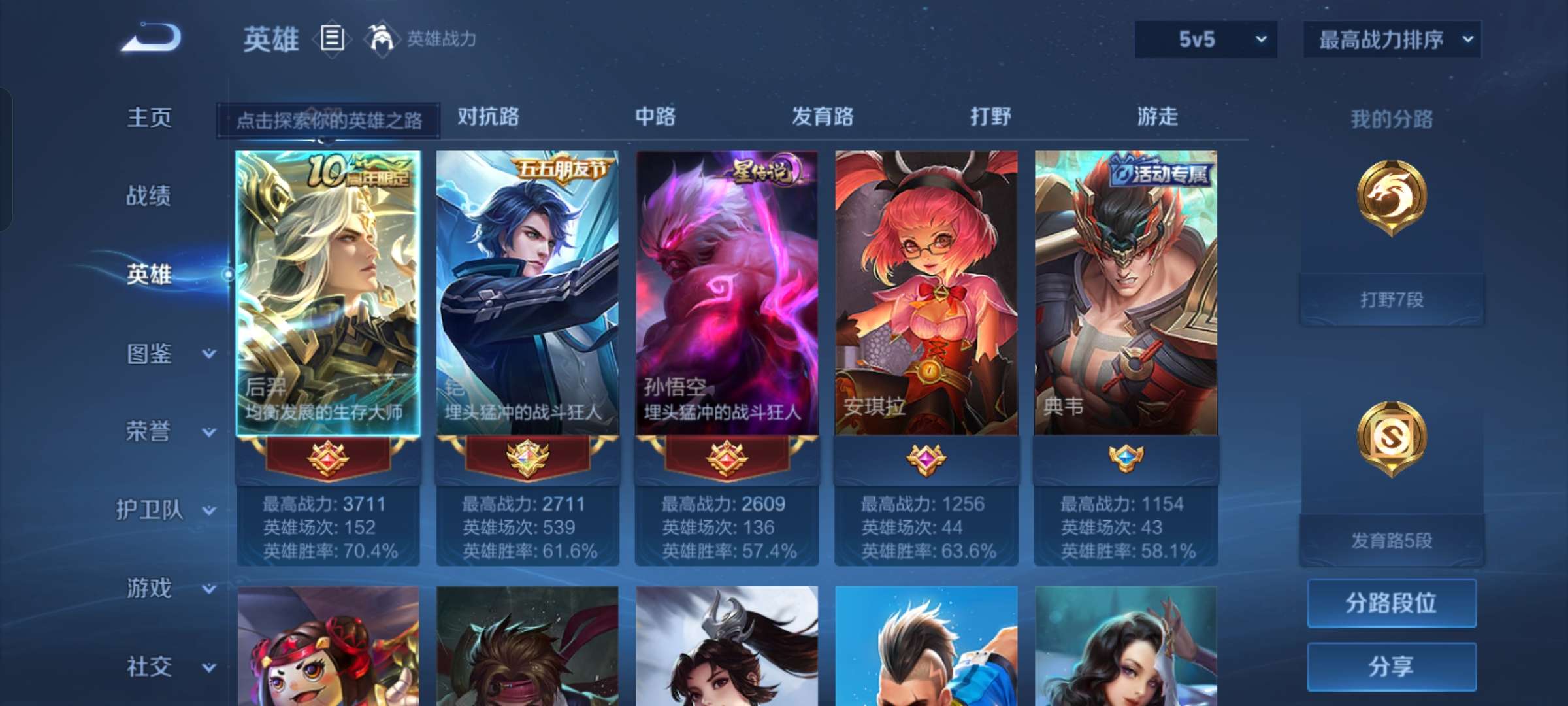The width and height of the screenshot is (1568, 706).
Task: Click the rank emblem under Angela's card
Action: (x=928, y=461)
